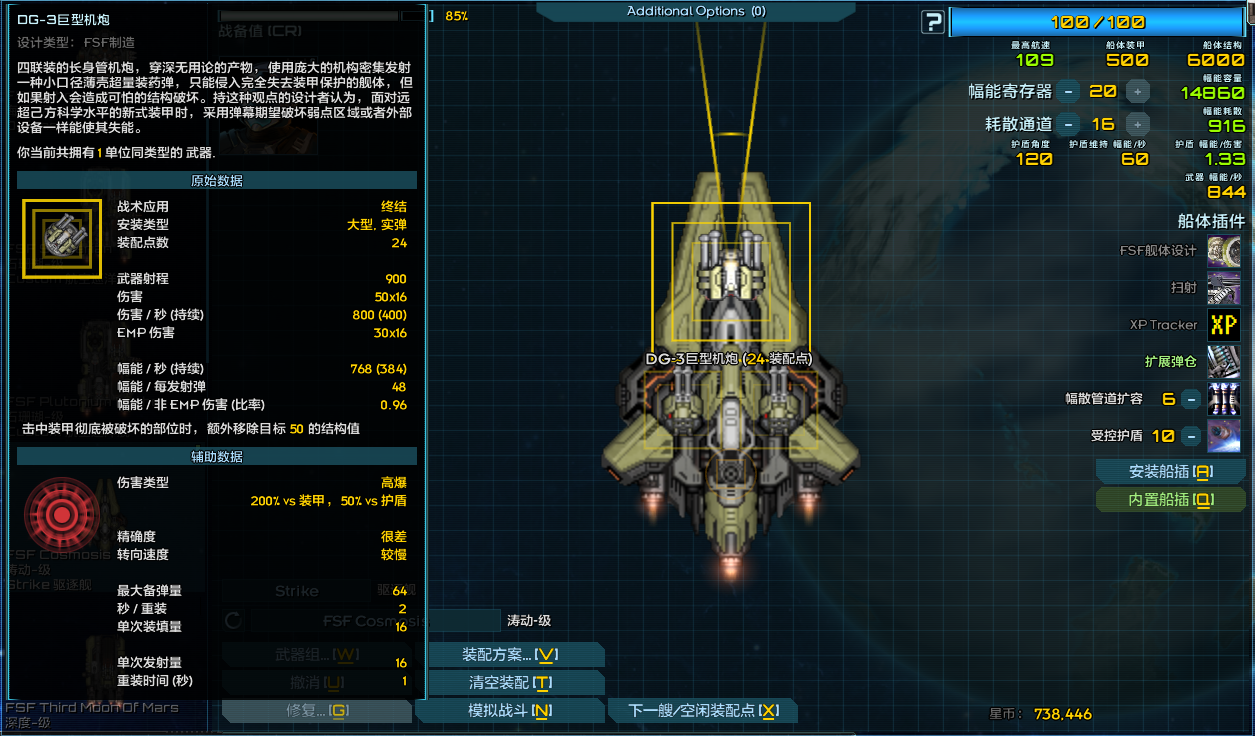Screen dimensions: 1255x736
Task: Go to 下一艘/空闲装配点 next ship
Action: (703, 711)
